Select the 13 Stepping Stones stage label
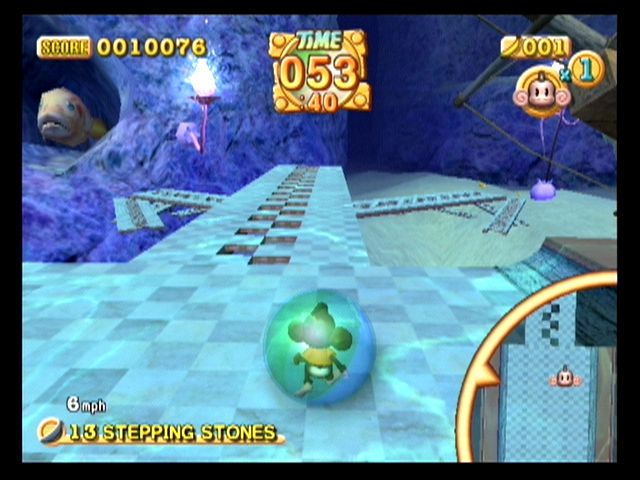The height and width of the screenshot is (480, 640). pyautogui.click(x=170, y=433)
